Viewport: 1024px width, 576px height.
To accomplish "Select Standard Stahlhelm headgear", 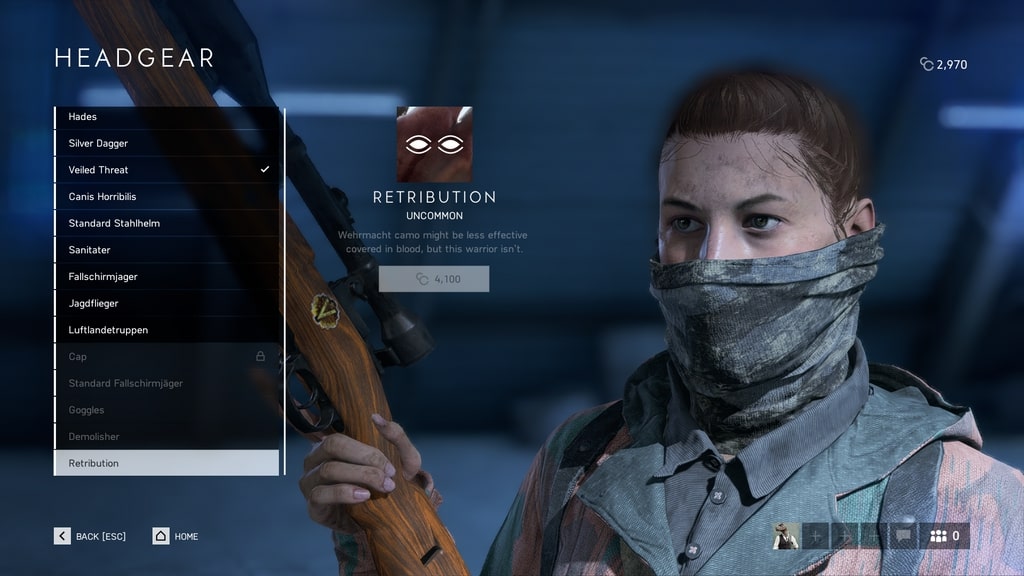I will coord(166,223).
